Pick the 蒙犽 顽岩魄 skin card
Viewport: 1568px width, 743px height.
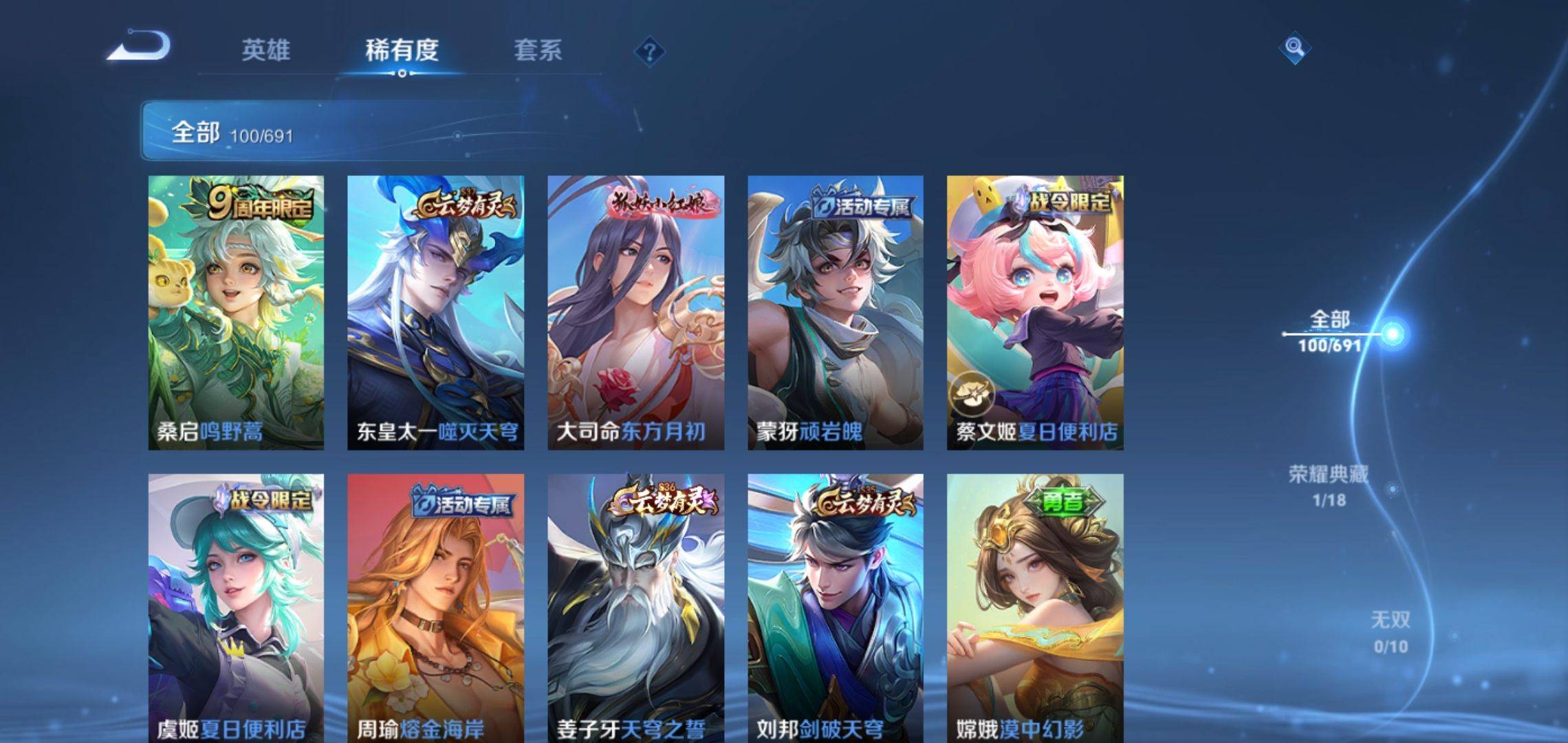pyautogui.click(x=836, y=313)
